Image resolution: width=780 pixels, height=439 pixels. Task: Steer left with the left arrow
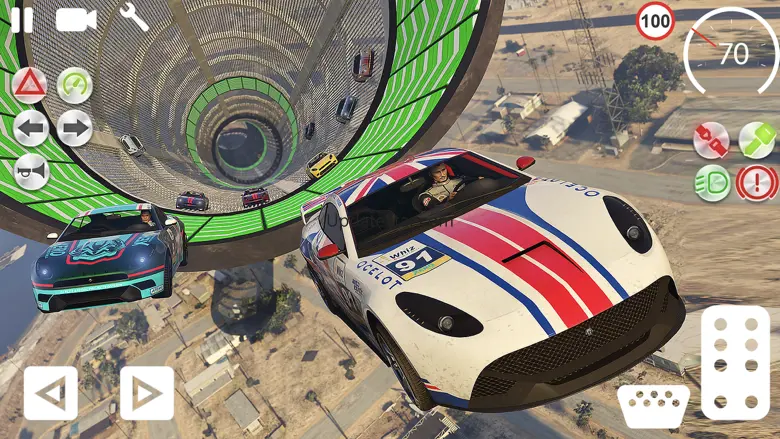pos(50,393)
